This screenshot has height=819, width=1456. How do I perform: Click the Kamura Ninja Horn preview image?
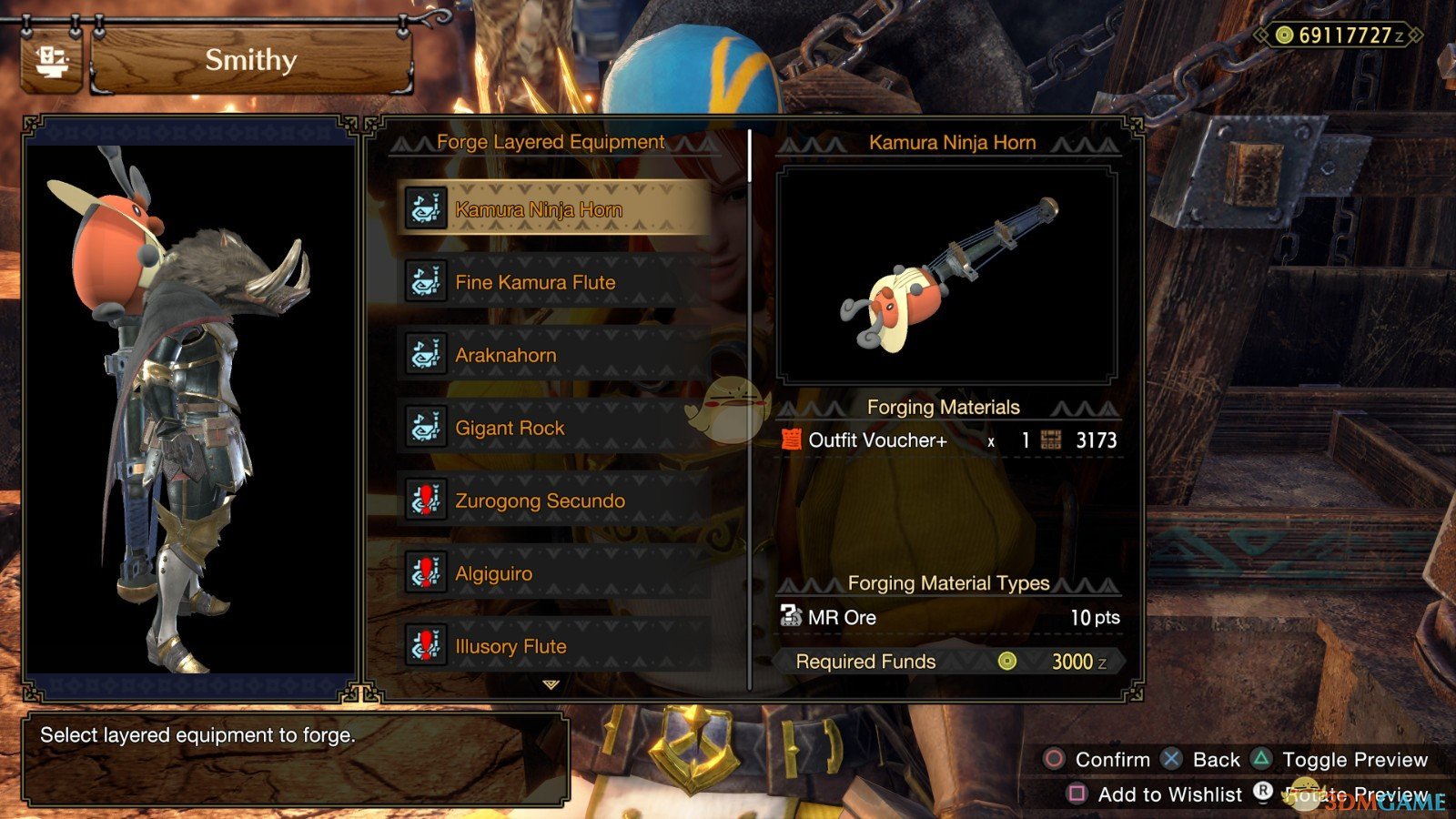(x=948, y=273)
